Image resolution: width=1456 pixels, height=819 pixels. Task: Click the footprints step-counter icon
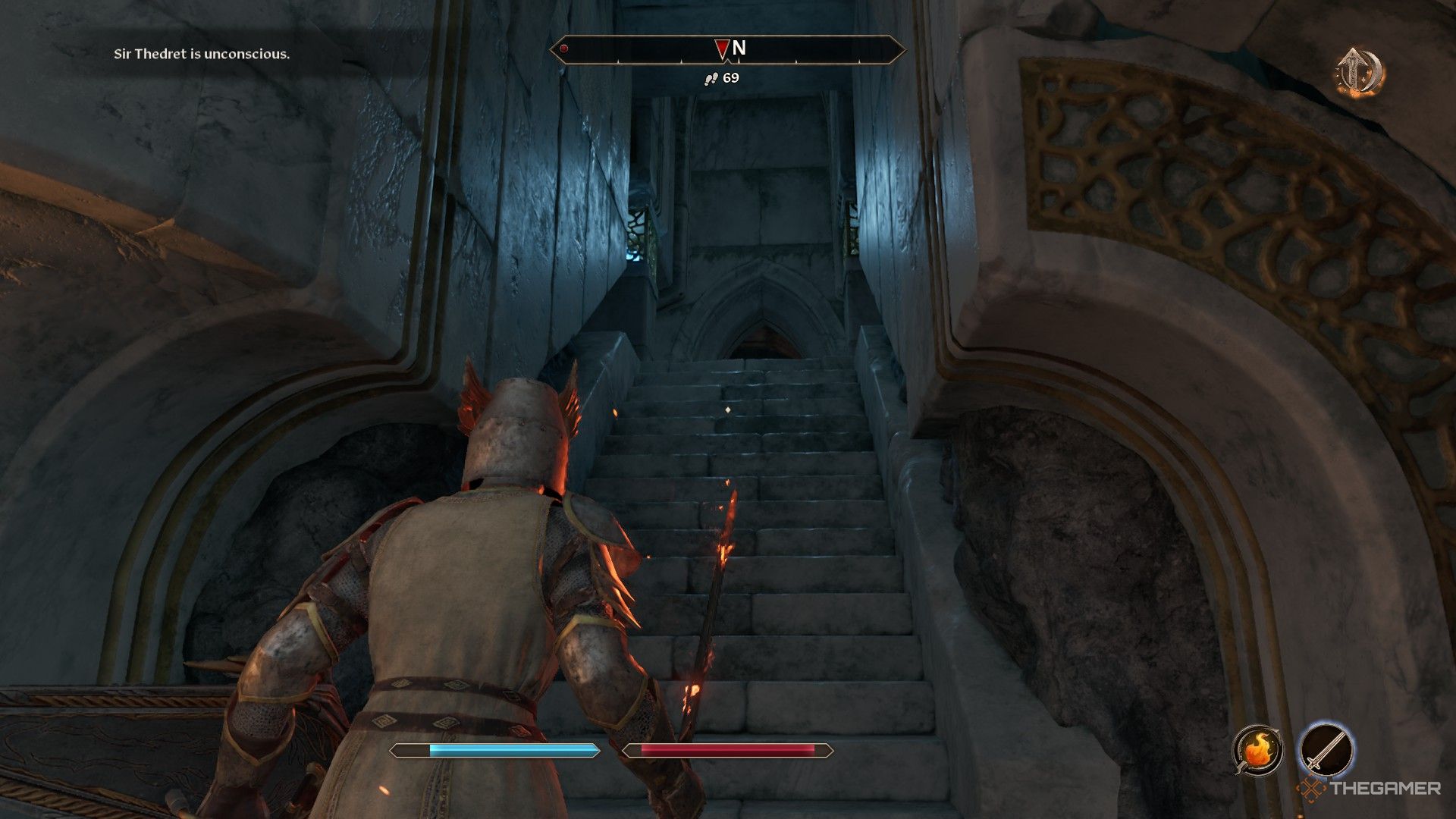710,77
